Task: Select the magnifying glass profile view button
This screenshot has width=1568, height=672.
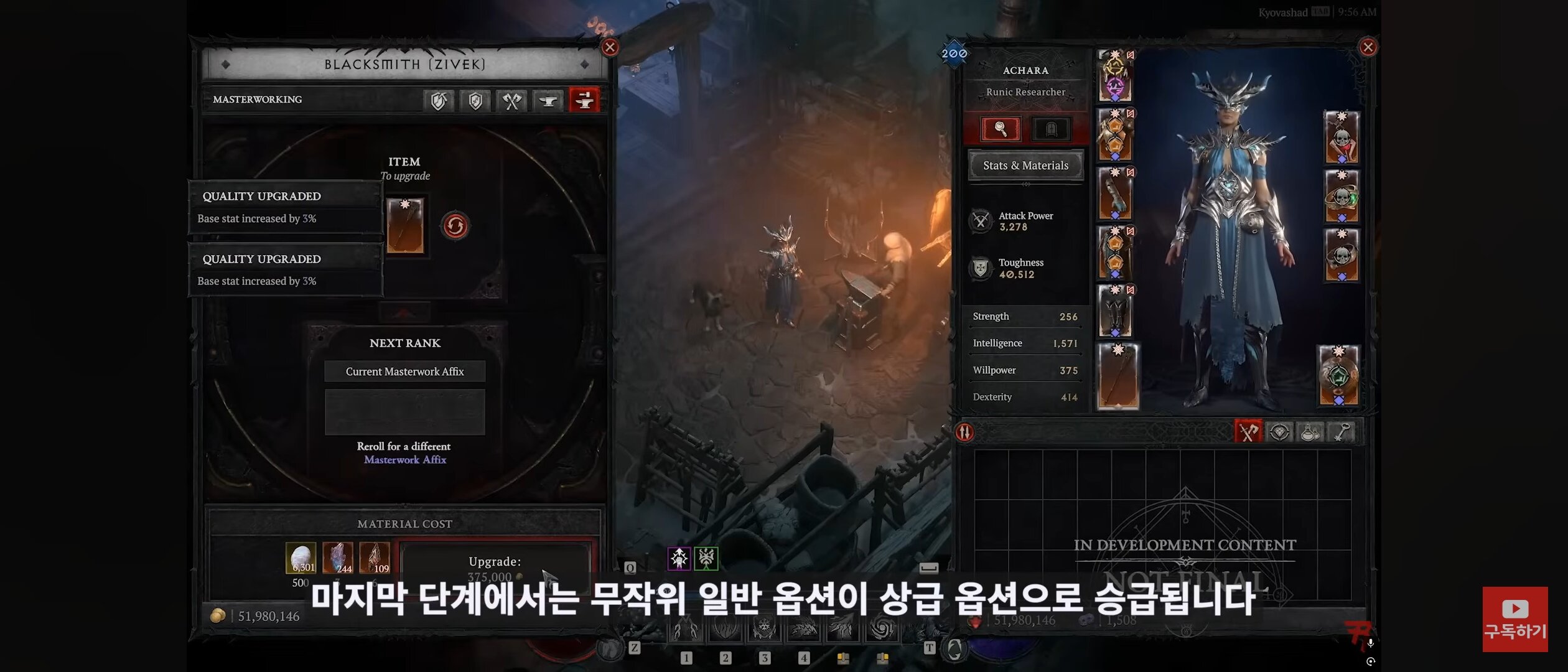Action: (x=1001, y=129)
